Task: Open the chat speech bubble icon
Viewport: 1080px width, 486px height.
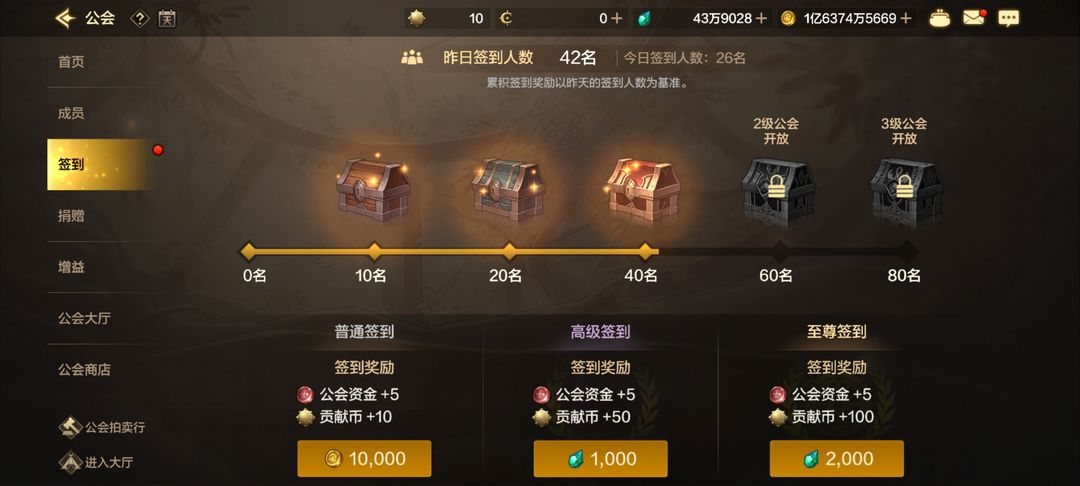Action: (1009, 18)
